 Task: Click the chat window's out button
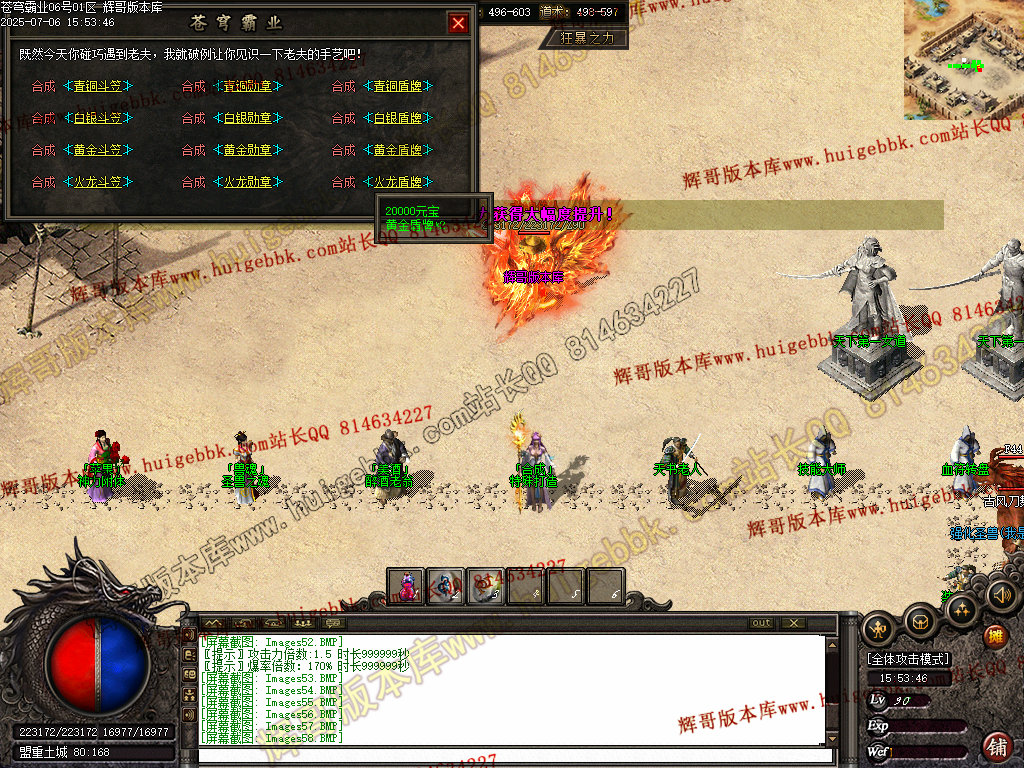pyautogui.click(x=762, y=623)
